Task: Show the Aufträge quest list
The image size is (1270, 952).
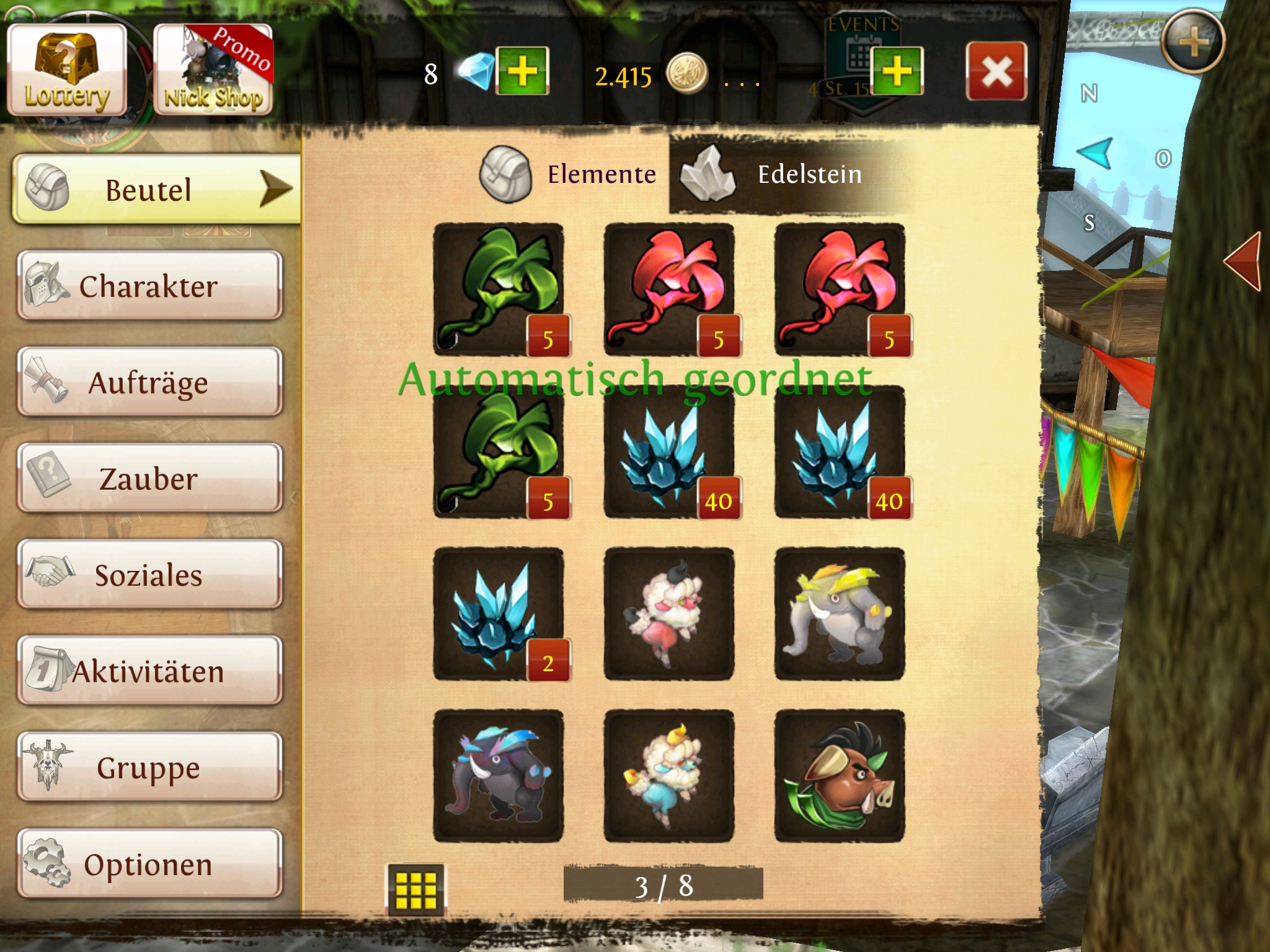Action: (149, 382)
